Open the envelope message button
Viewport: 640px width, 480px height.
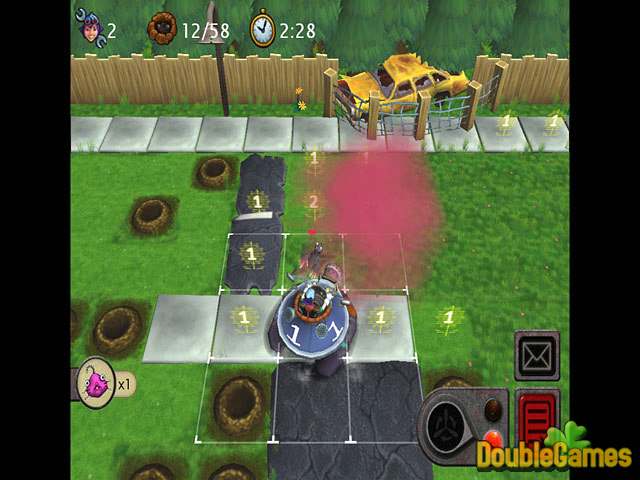[536, 356]
